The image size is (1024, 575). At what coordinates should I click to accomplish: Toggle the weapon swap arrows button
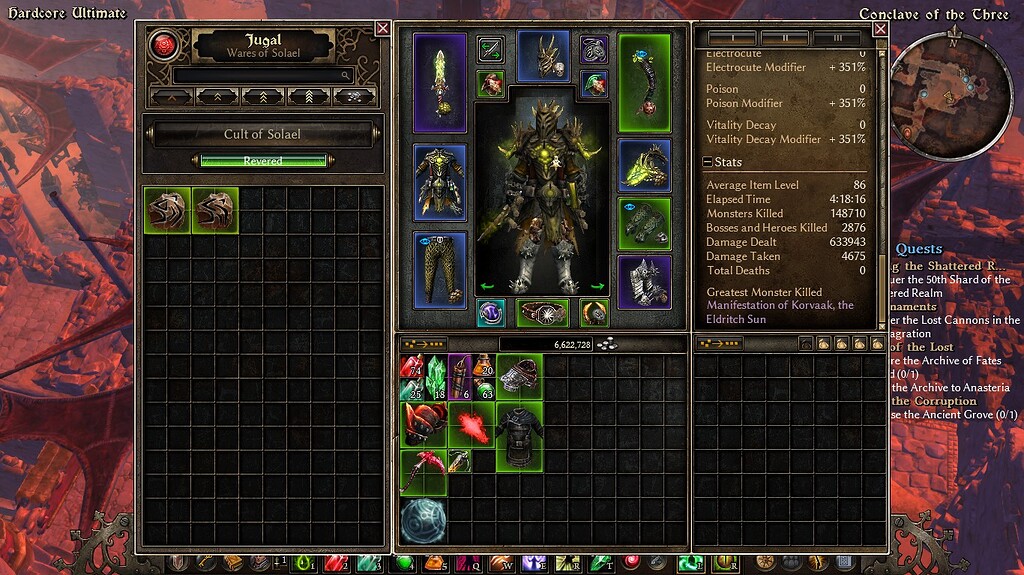click(x=490, y=48)
